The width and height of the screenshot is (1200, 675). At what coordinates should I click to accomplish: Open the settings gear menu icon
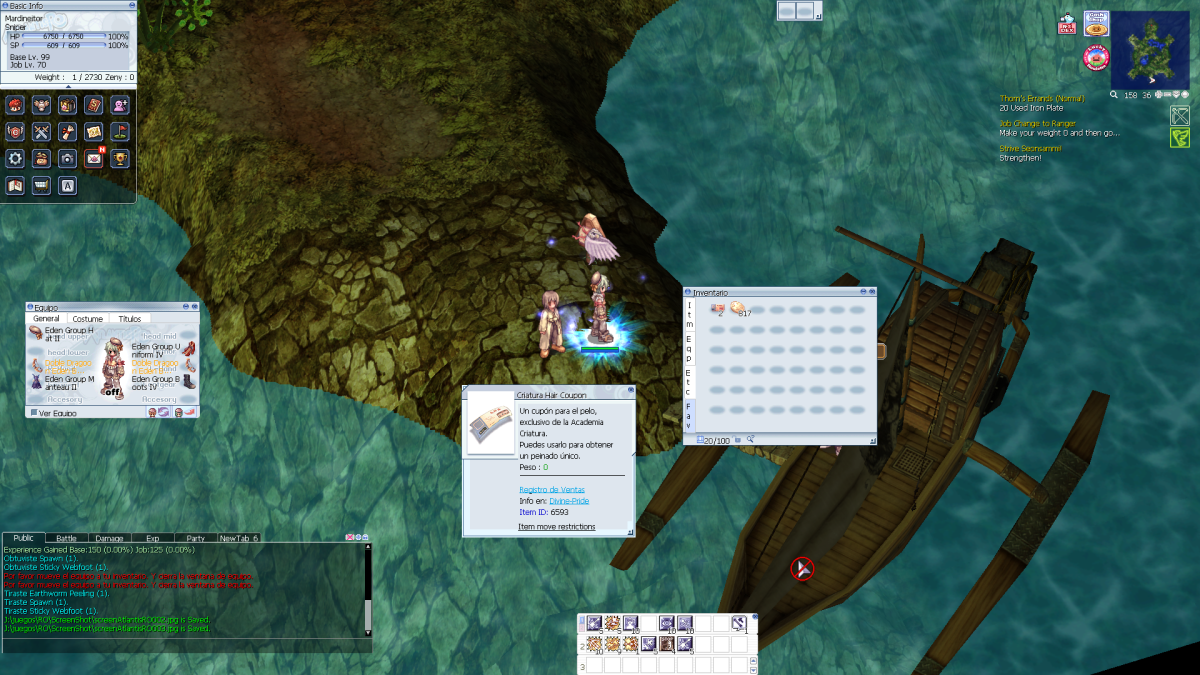15,158
